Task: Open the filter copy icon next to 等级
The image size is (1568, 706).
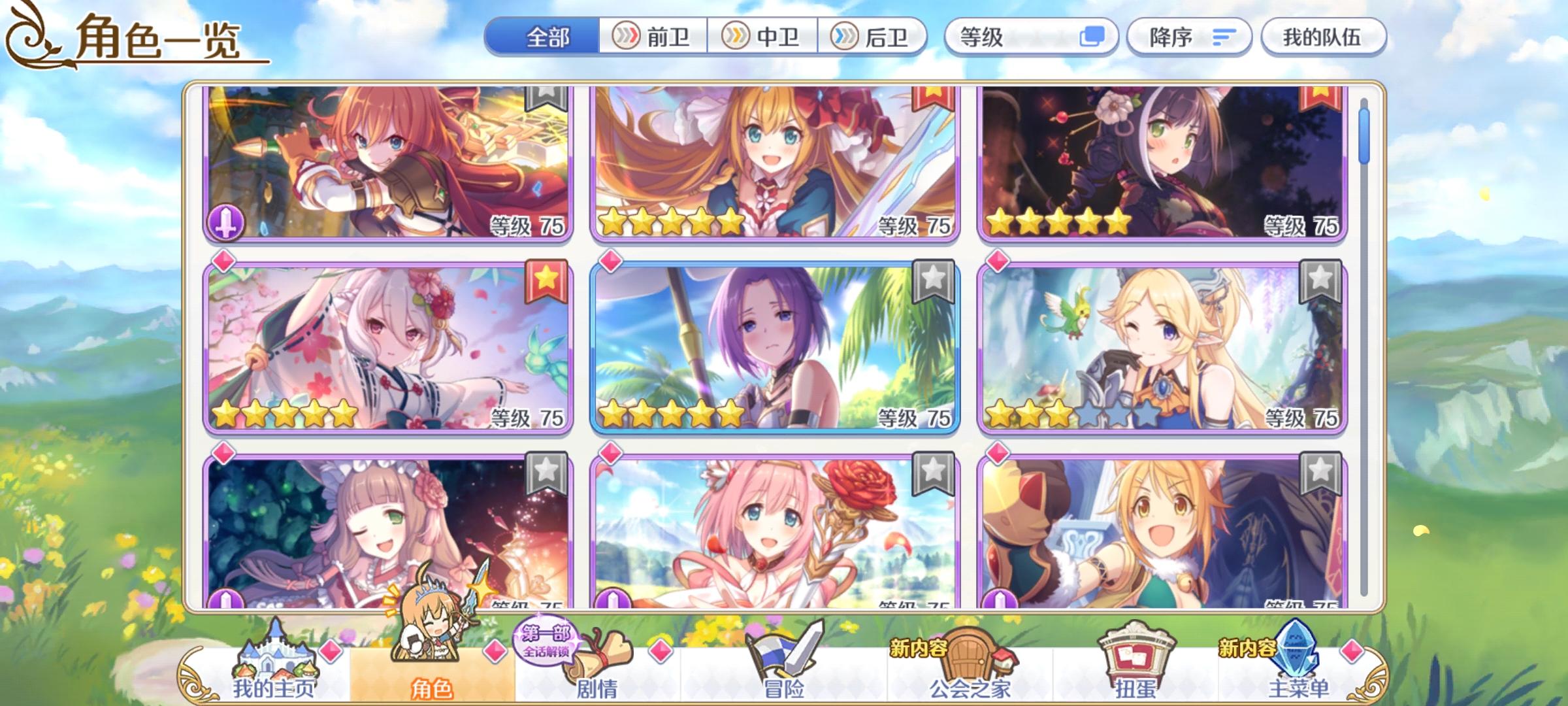Action: coord(1092,37)
